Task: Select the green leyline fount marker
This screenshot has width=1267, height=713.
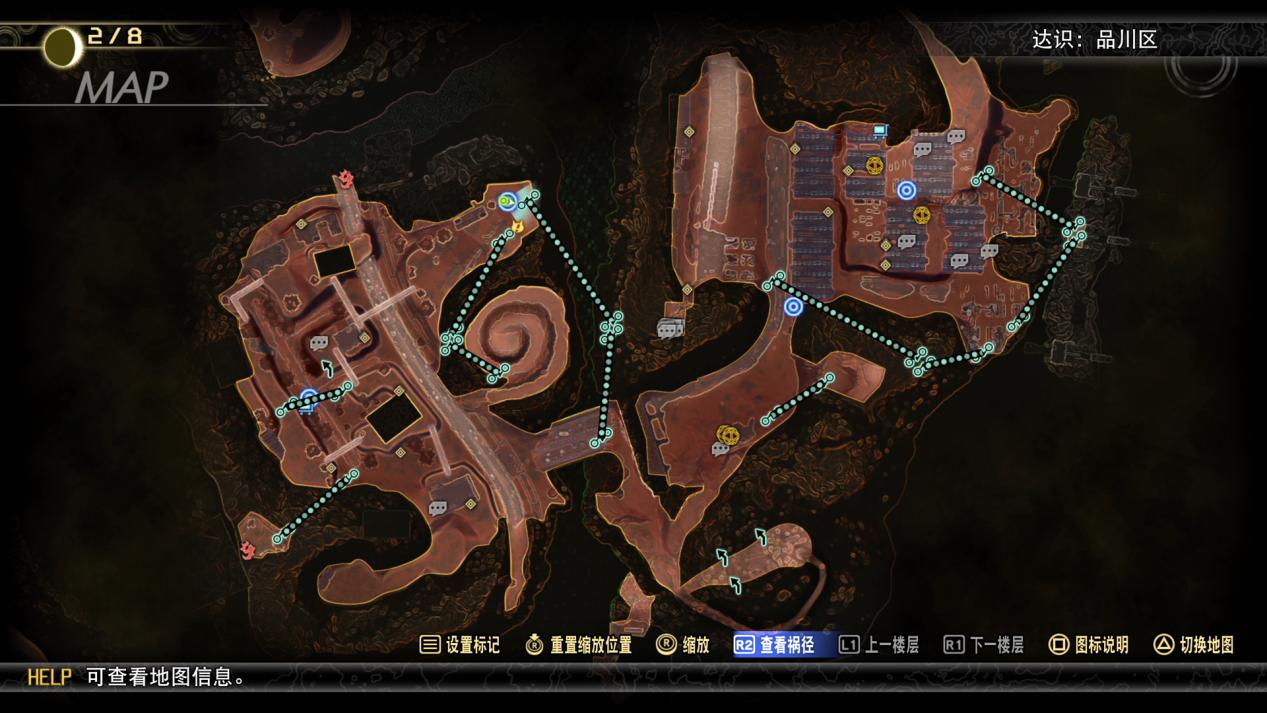Action: (x=507, y=202)
